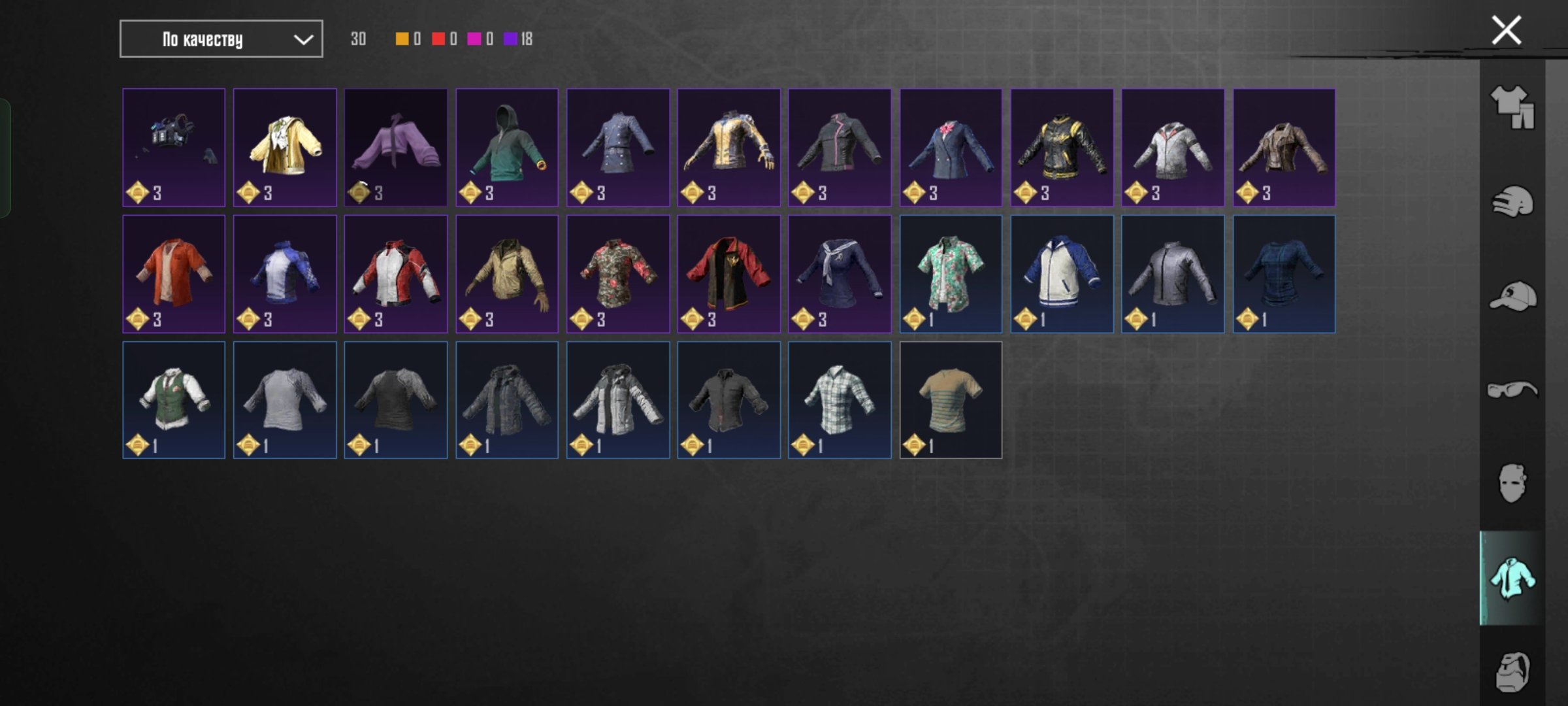Select the face mask category tab
Viewport: 1568px width, 706px height.
[x=1512, y=484]
